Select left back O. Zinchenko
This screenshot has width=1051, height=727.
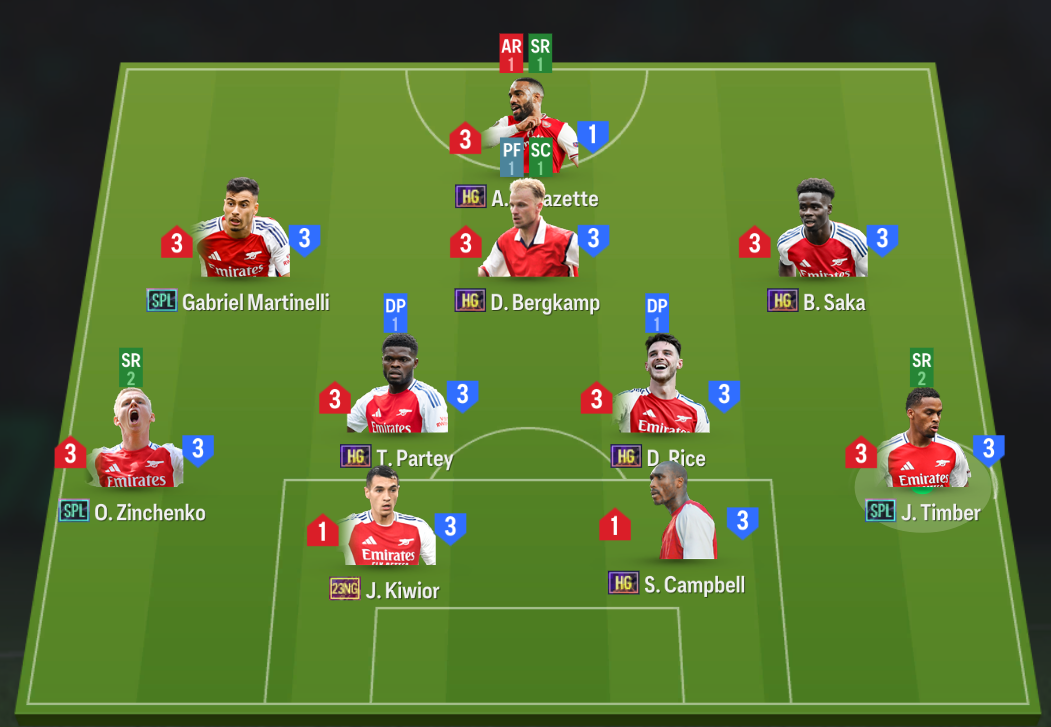click(x=135, y=450)
